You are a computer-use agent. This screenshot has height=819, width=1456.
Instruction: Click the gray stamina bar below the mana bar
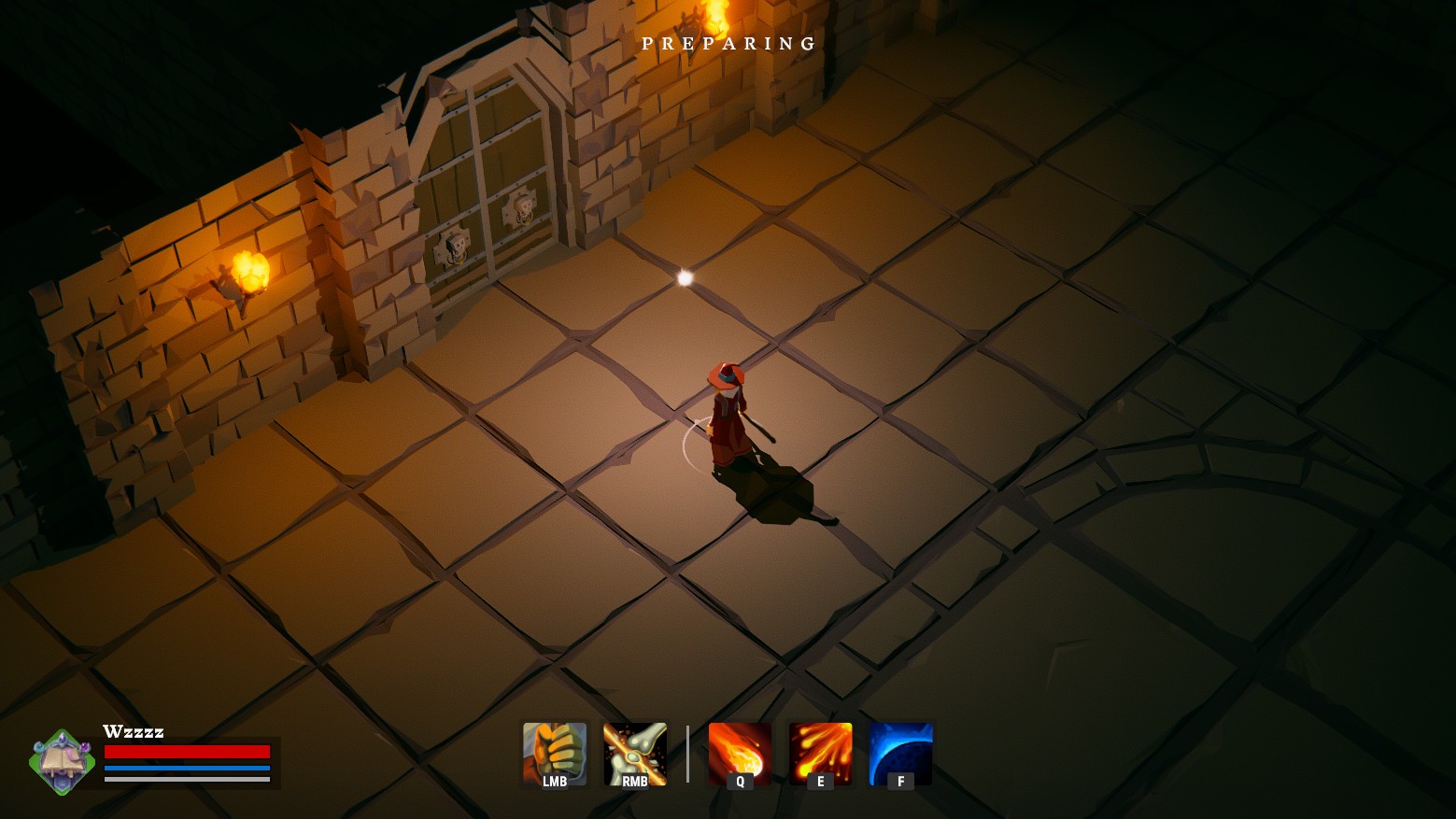(x=187, y=781)
